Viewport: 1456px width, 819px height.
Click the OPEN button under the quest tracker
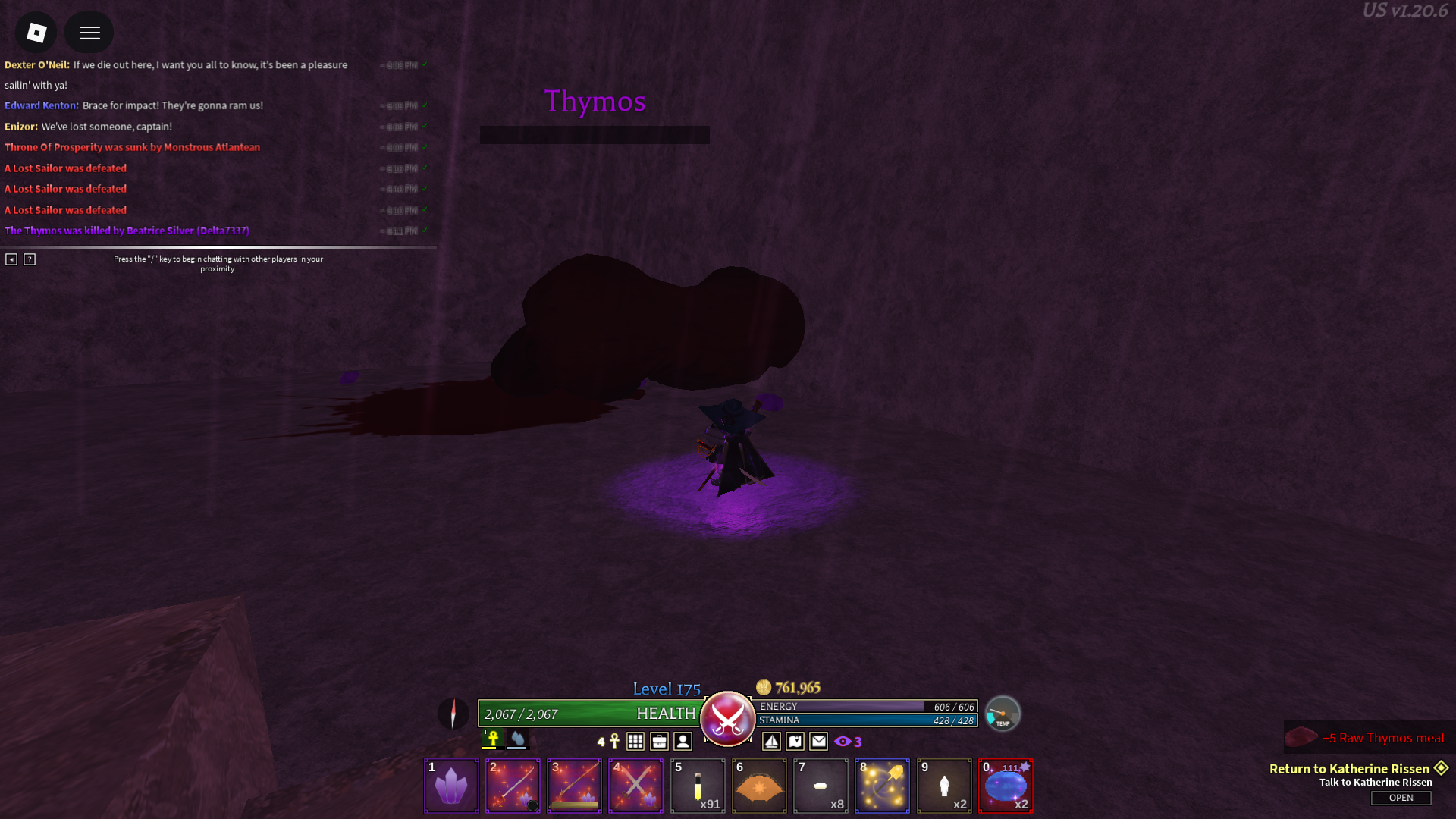[x=1401, y=798]
